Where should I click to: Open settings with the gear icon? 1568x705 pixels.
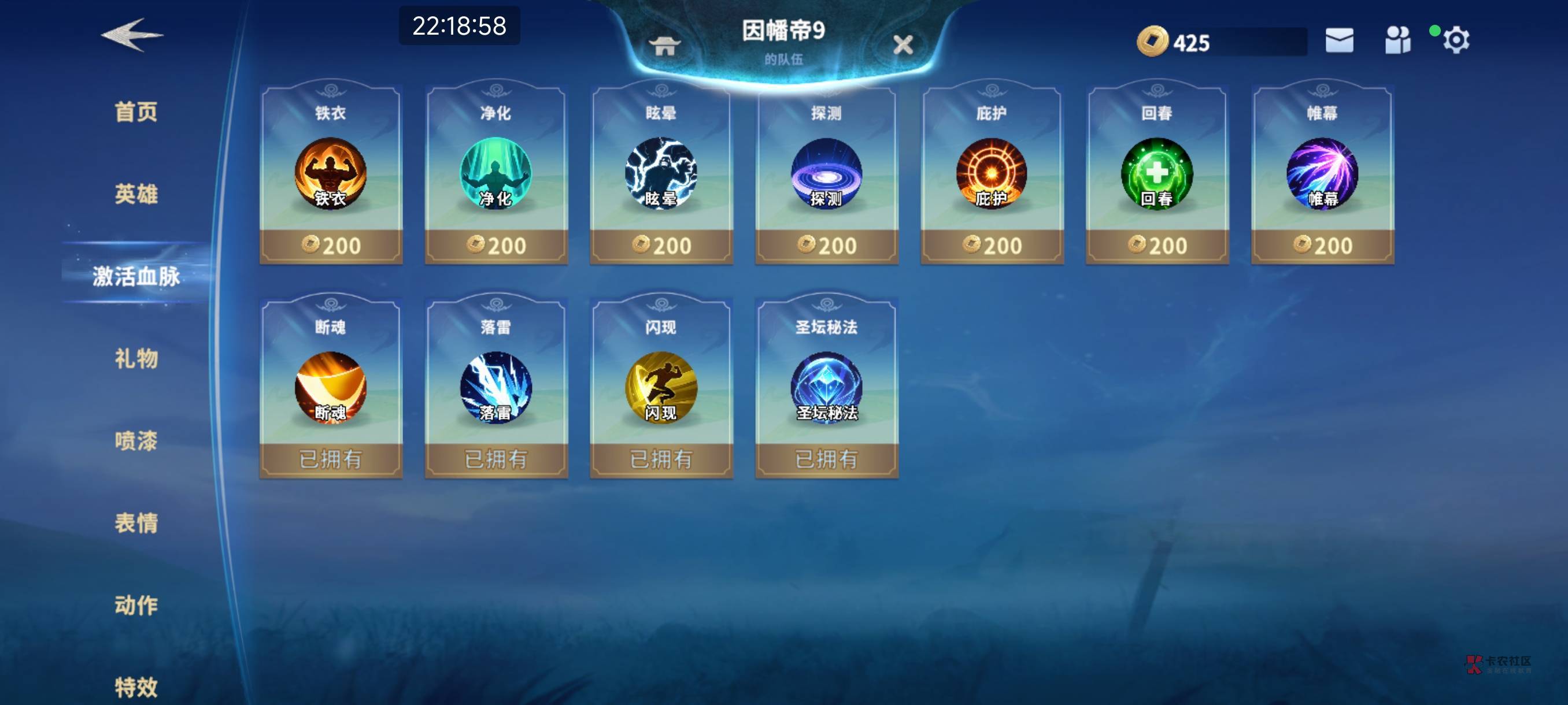tap(1455, 41)
